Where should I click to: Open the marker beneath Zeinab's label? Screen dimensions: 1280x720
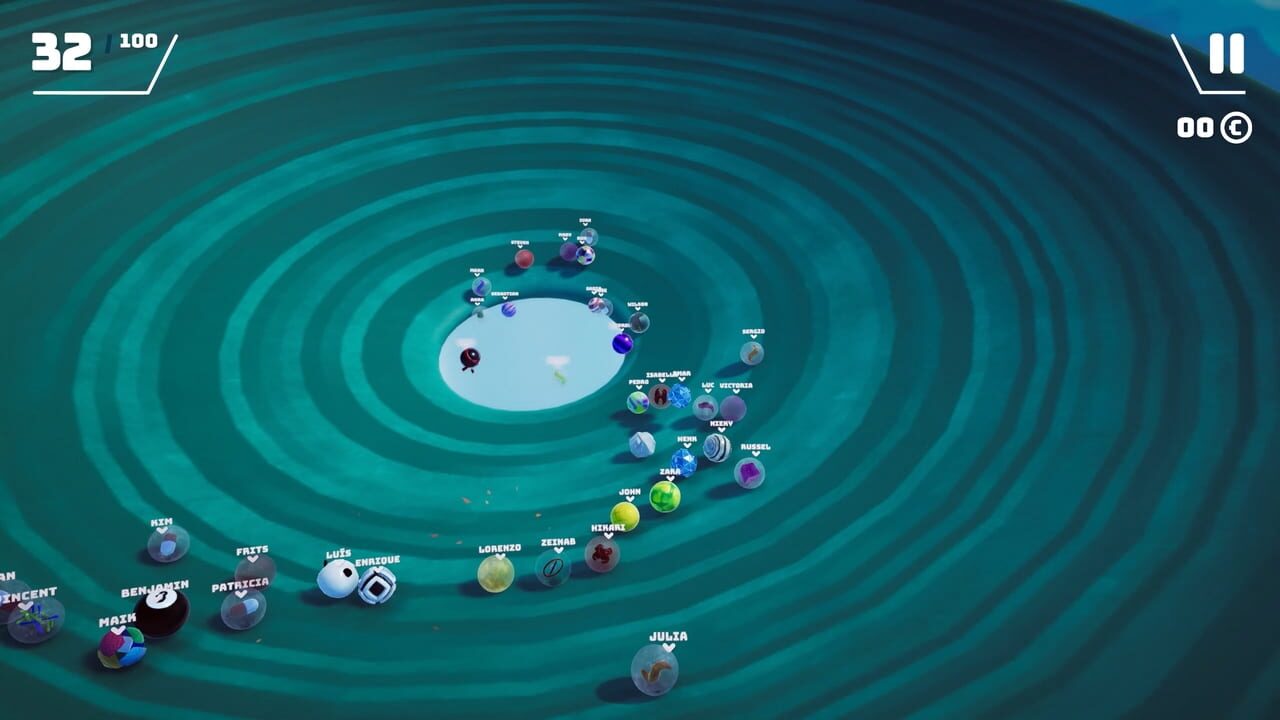click(x=559, y=550)
